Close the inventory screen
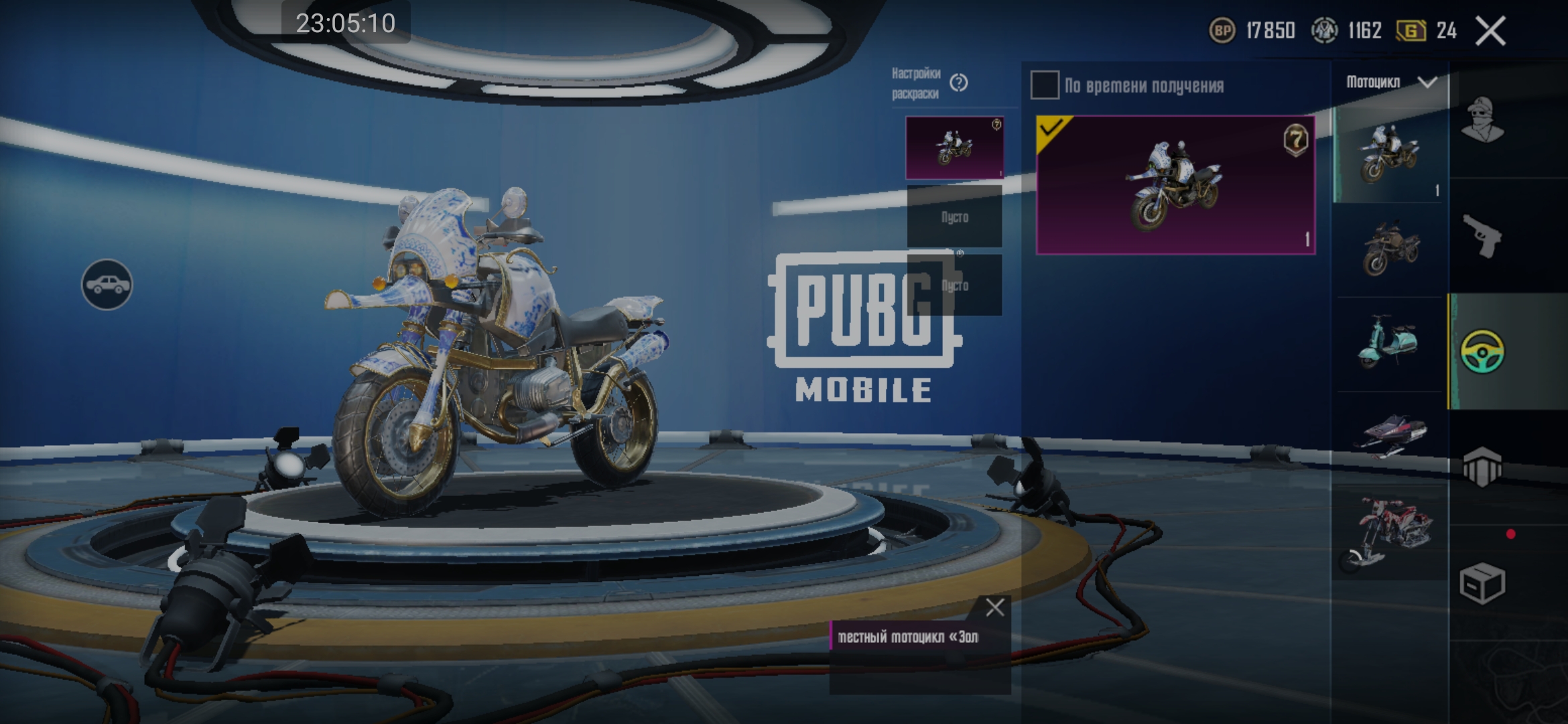Viewport: 1568px width, 724px height. pos(1491,31)
